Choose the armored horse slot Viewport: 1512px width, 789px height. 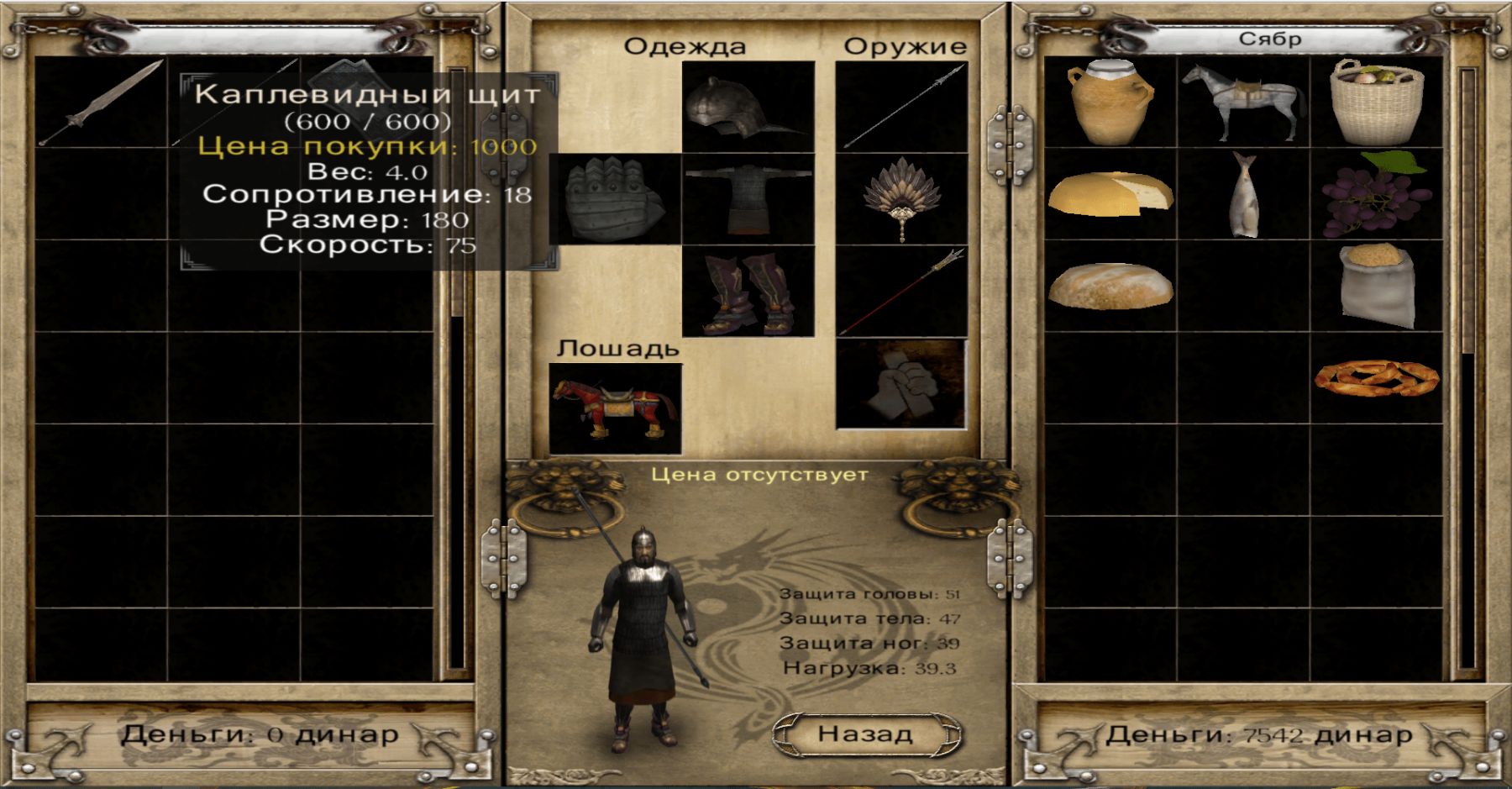coord(615,408)
